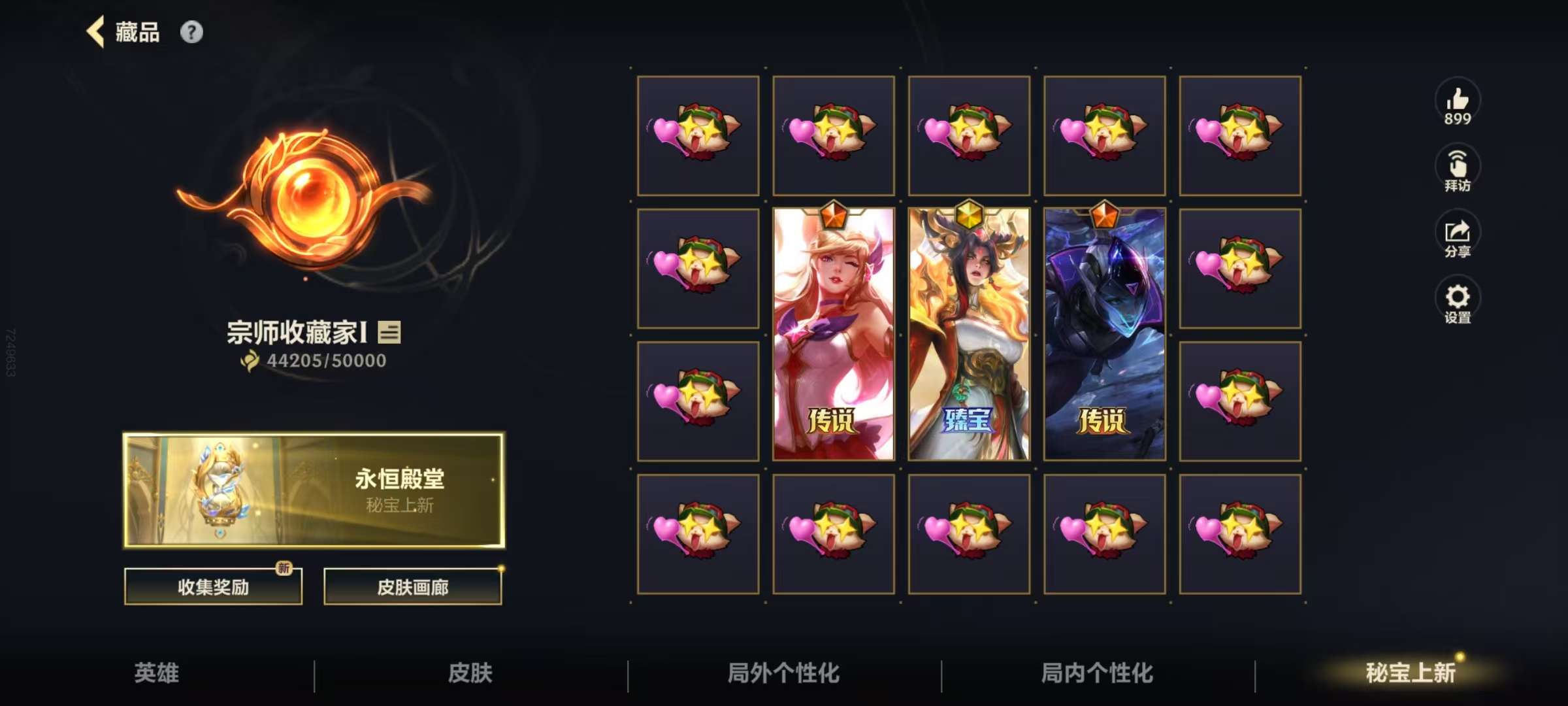
Task: Click the badge atop the dark 传说 skin
Action: tap(1105, 216)
